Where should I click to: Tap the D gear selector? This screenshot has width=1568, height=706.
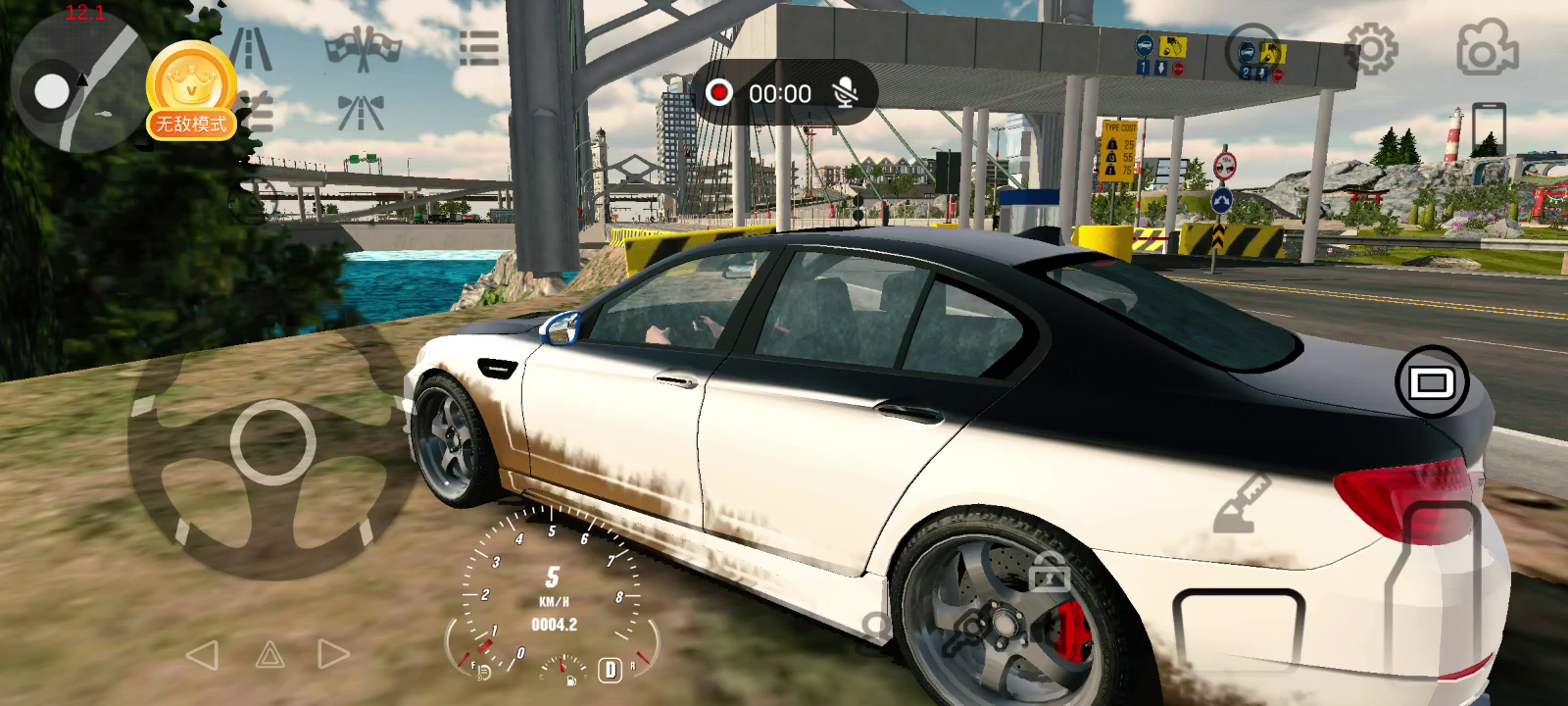pyautogui.click(x=610, y=670)
